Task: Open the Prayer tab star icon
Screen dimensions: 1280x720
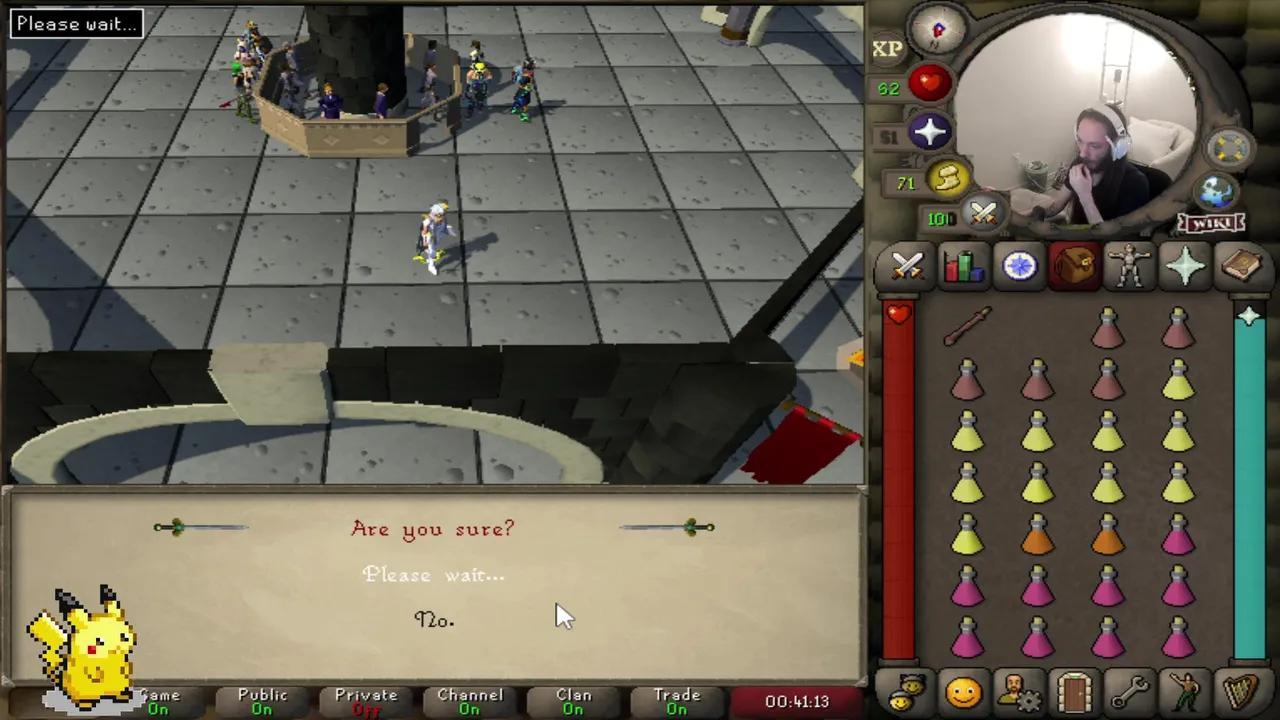Action: [x=1186, y=264]
